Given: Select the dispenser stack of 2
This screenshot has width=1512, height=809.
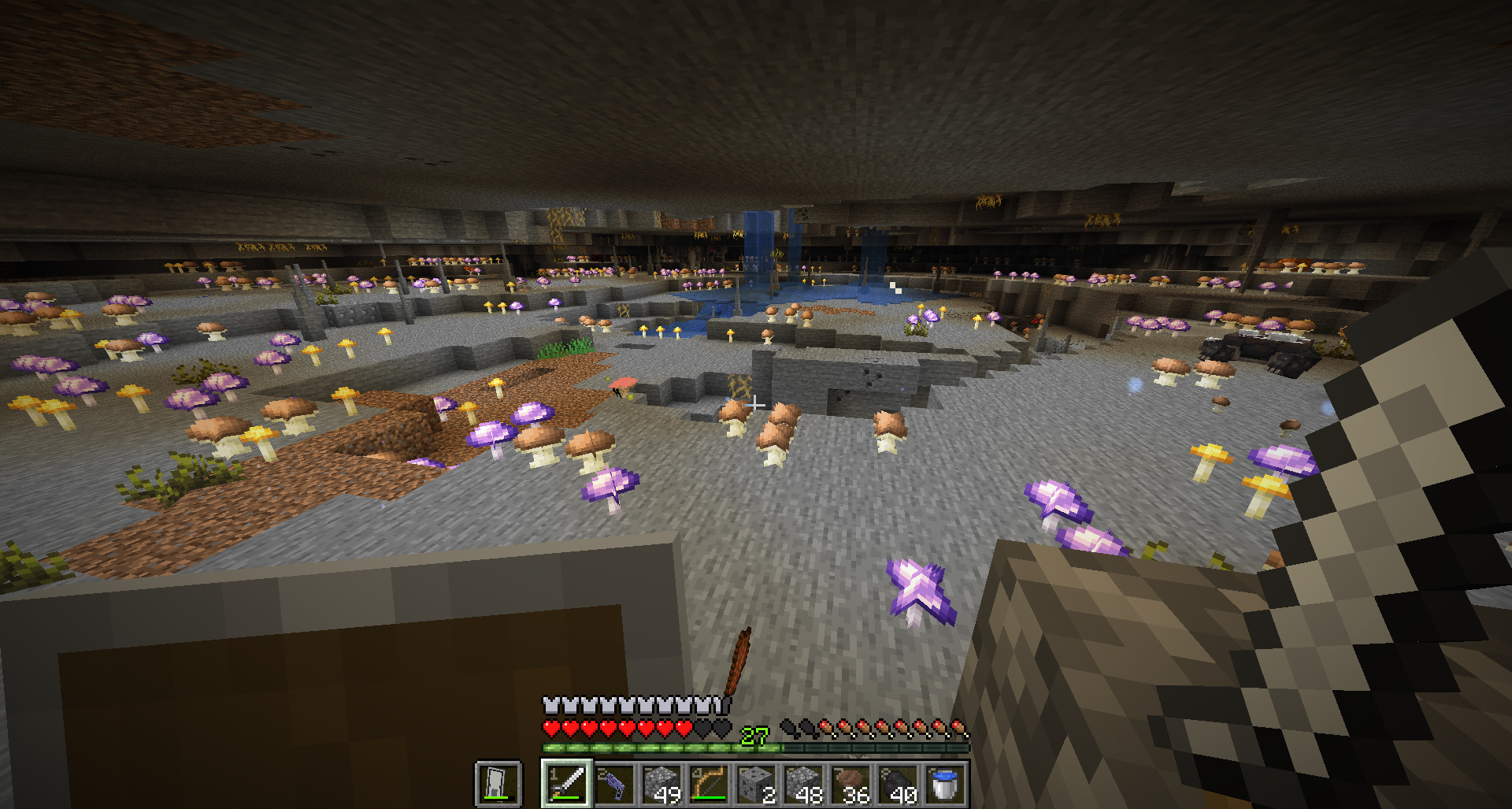Looking at the screenshot, I should pos(756,782).
